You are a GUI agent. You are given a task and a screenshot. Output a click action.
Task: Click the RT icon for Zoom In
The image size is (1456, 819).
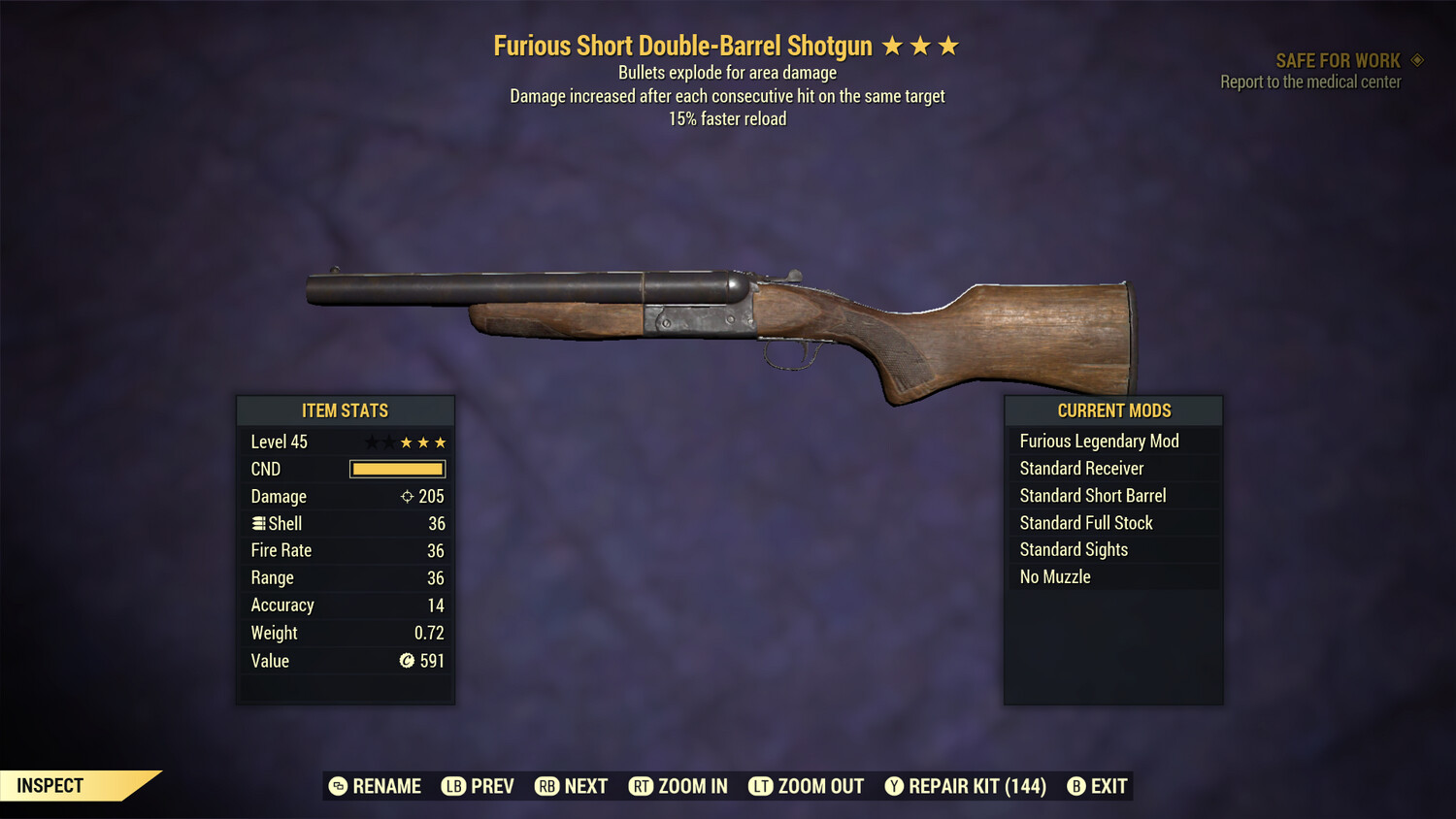(x=641, y=786)
